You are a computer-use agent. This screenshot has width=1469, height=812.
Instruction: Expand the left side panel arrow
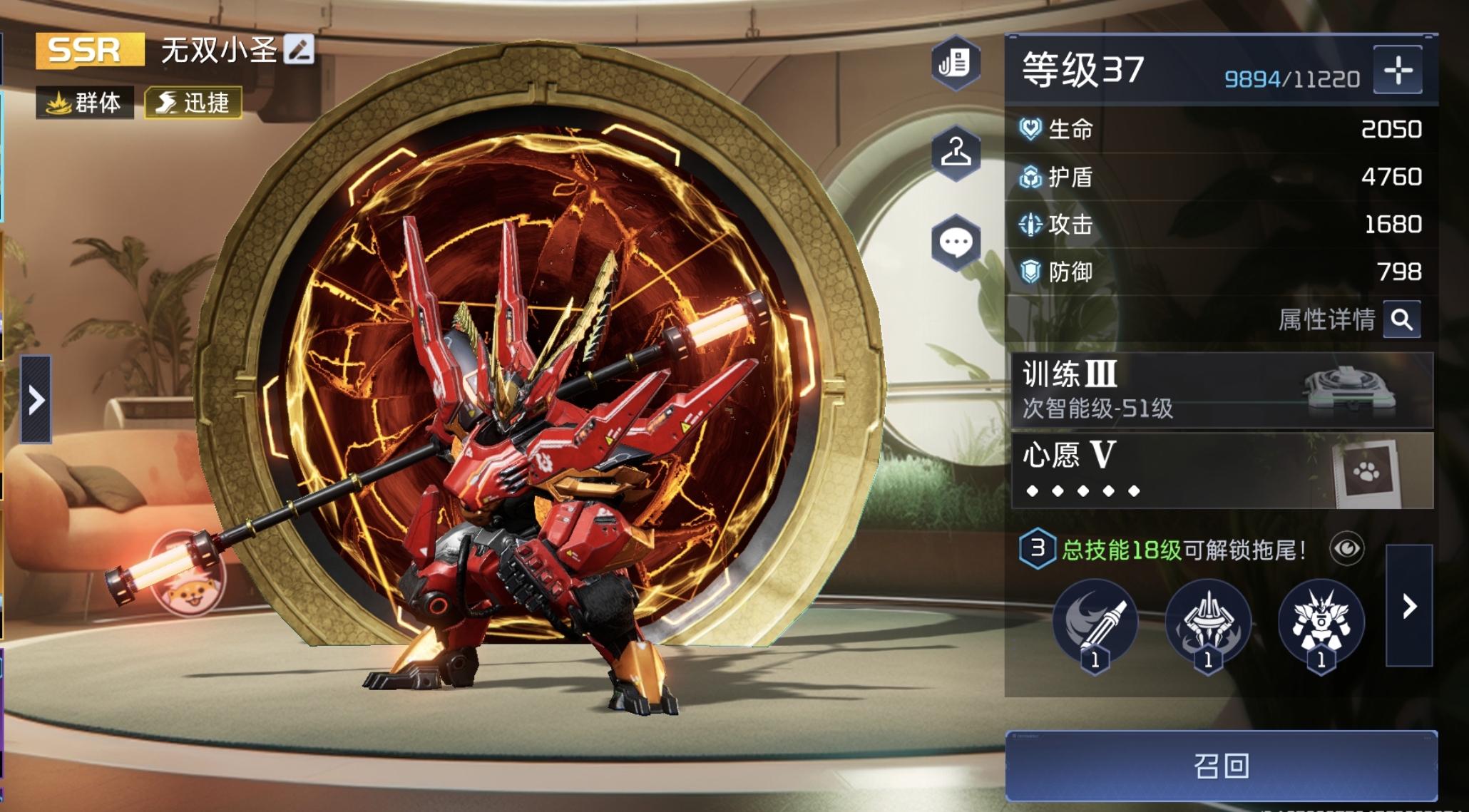tap(36, 400)
